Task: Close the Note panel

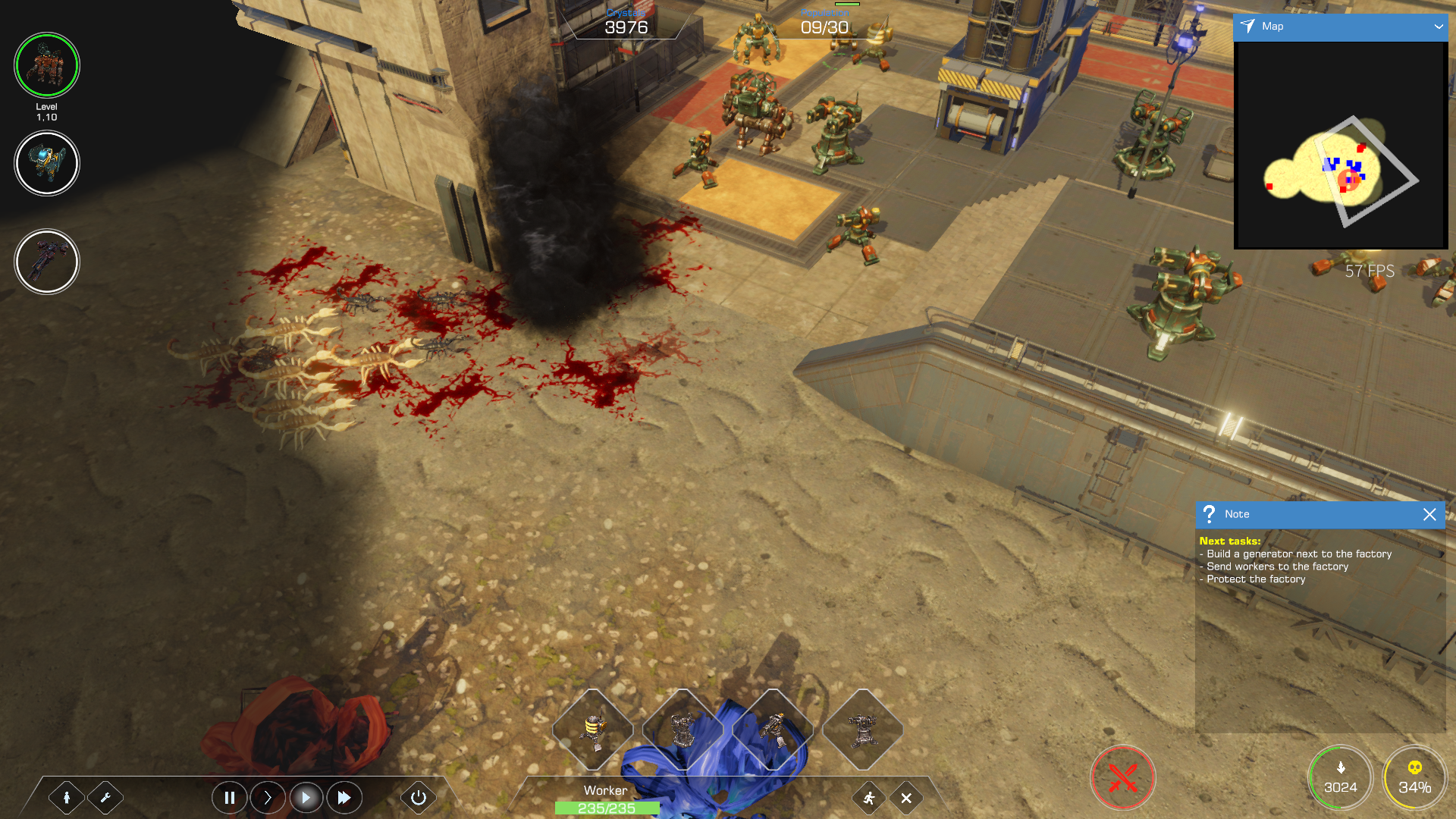Action: coord(1429,514)
